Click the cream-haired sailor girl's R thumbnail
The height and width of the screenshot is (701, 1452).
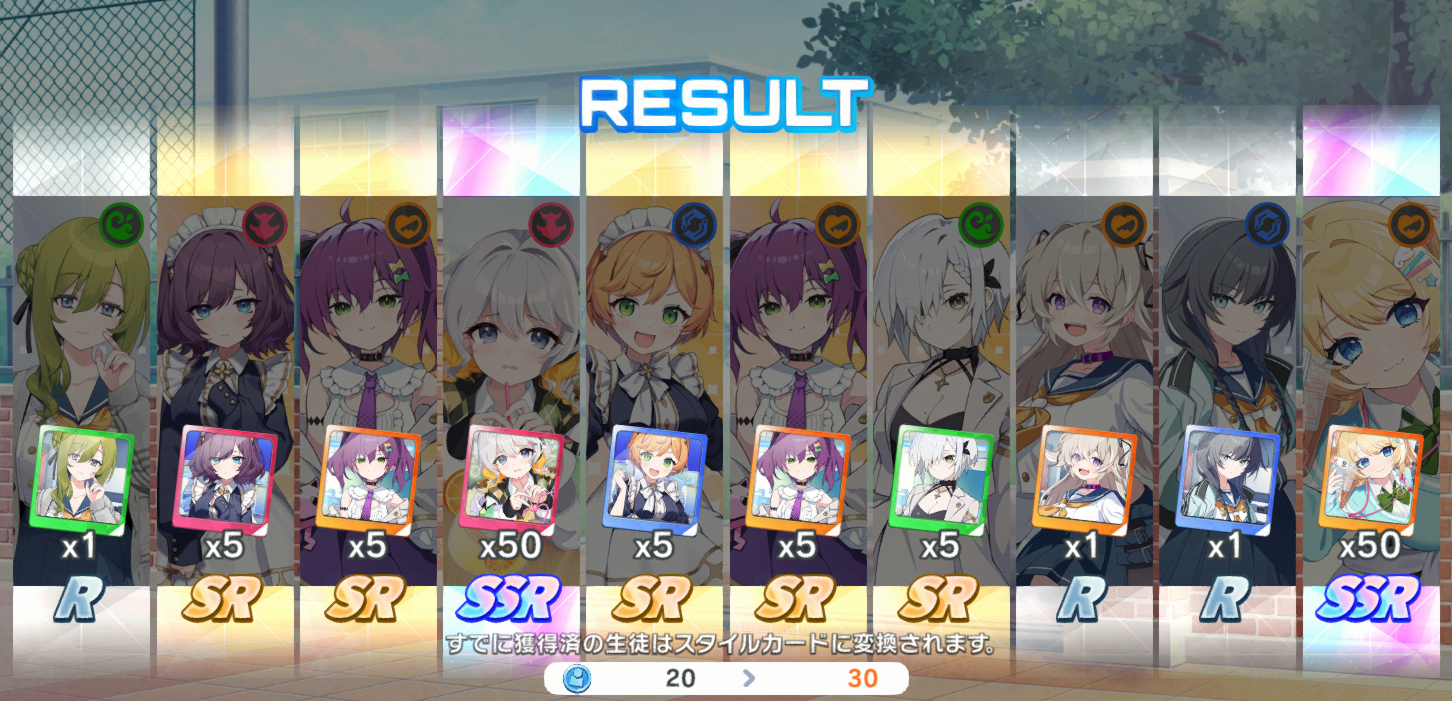(x=1085, y=477)
